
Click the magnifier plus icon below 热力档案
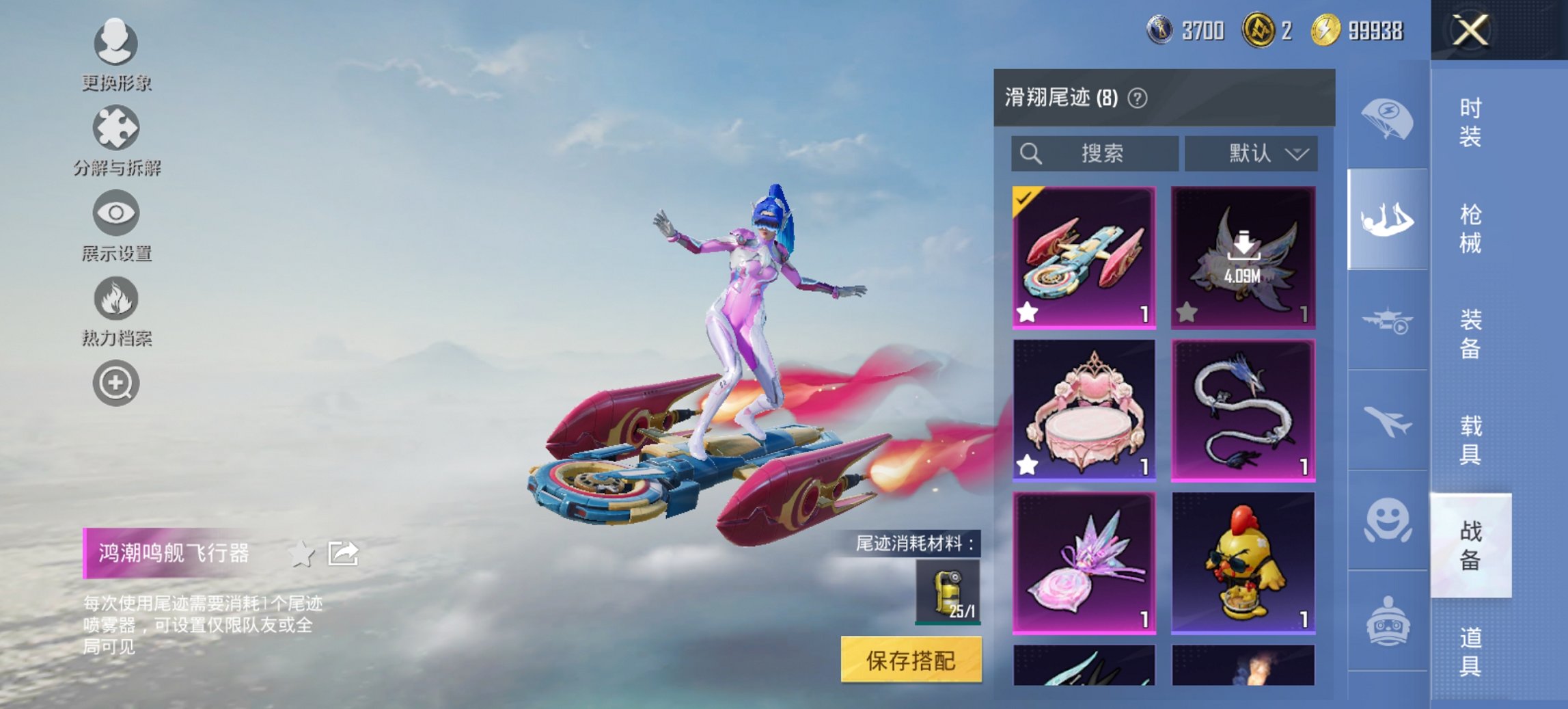(x=116, y=383)
